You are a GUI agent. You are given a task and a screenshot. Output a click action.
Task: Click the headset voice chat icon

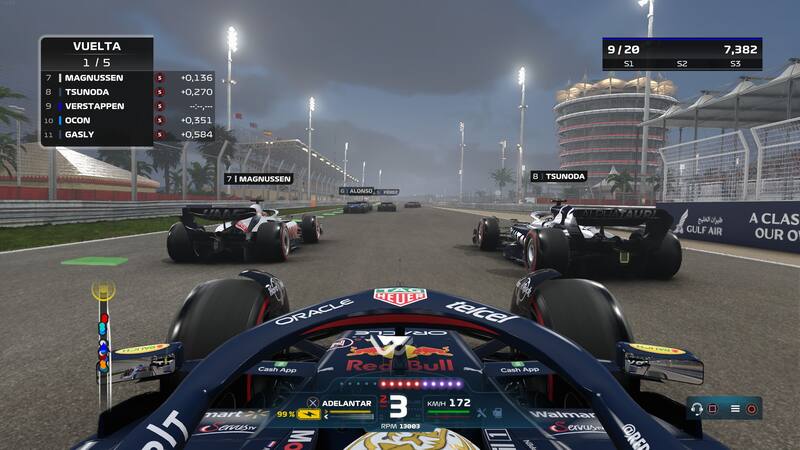(695, 408)
